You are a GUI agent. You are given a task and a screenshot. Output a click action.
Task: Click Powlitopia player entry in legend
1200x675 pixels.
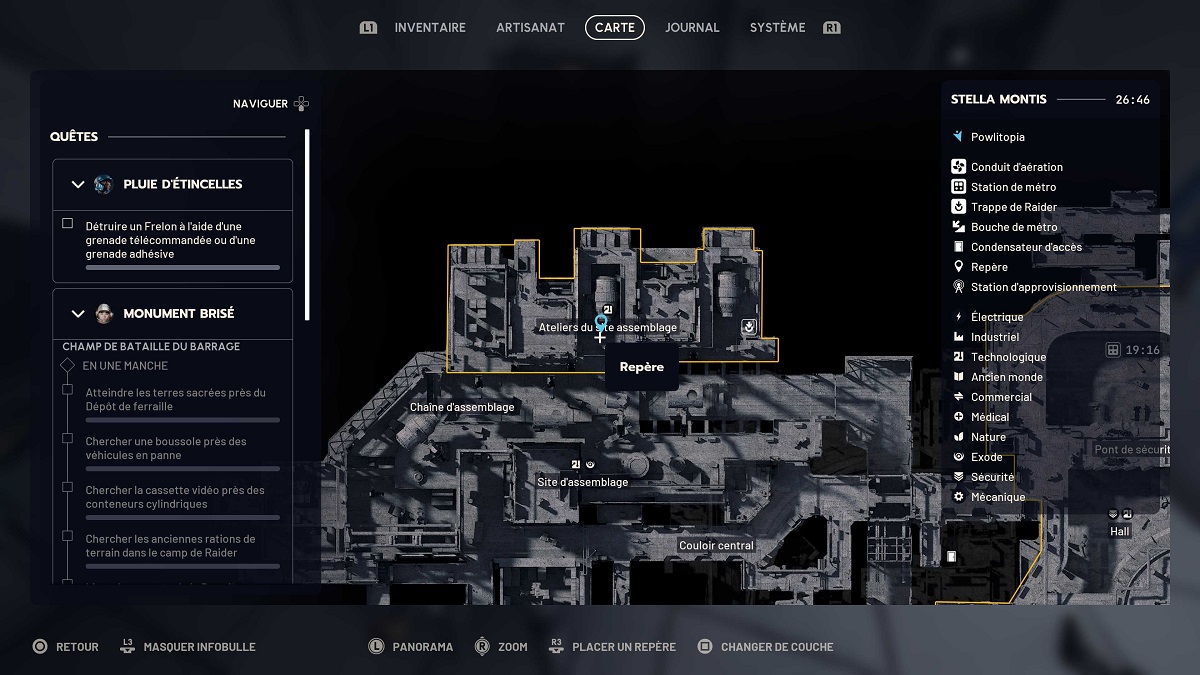click(x=997, y=137)
